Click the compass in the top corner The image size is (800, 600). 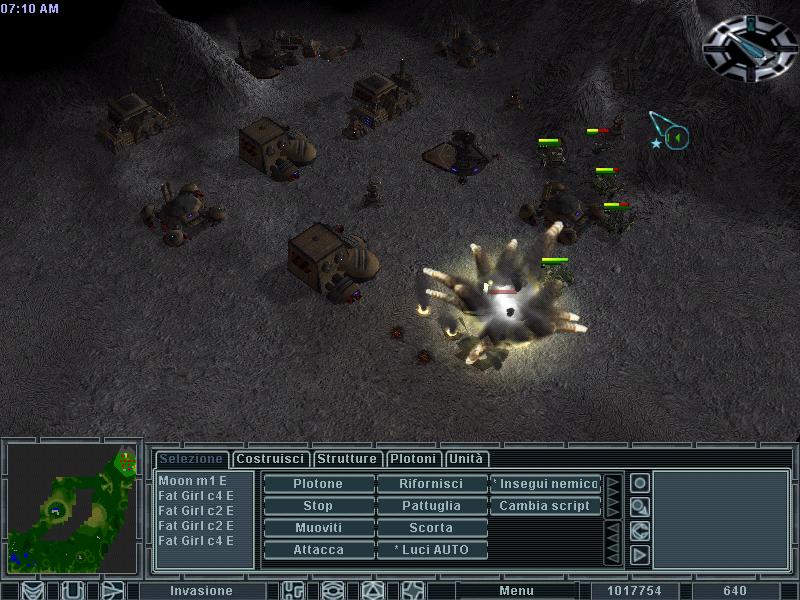(x=749, y=47)
